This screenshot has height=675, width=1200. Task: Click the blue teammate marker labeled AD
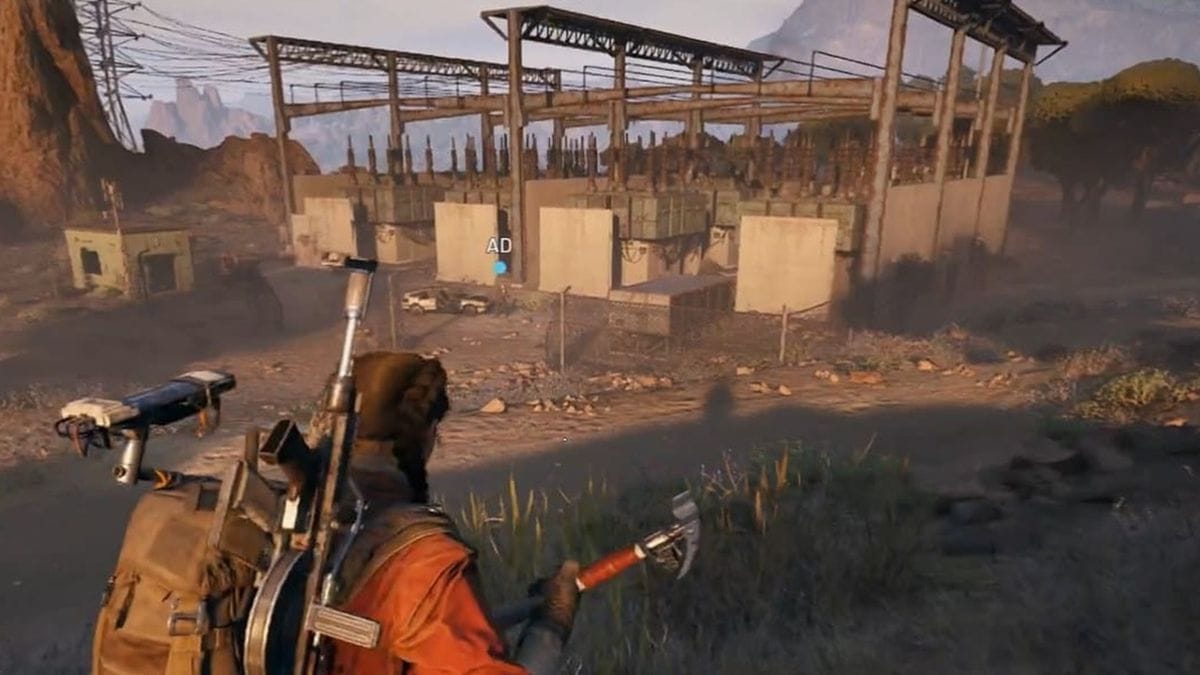pos(500,267)
